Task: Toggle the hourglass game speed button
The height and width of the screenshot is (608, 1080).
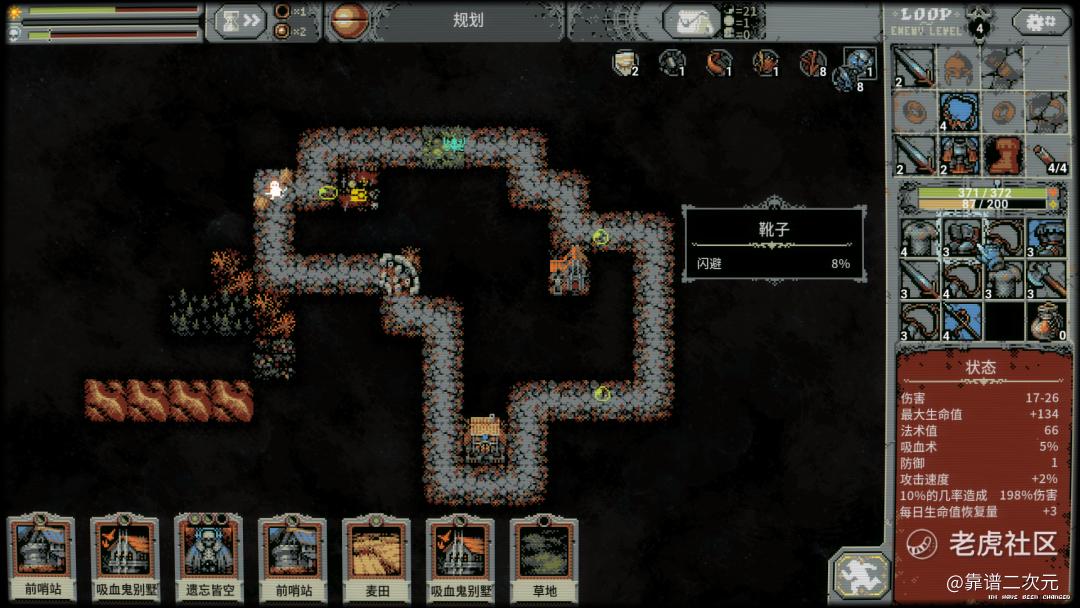Action: (240, 20)
